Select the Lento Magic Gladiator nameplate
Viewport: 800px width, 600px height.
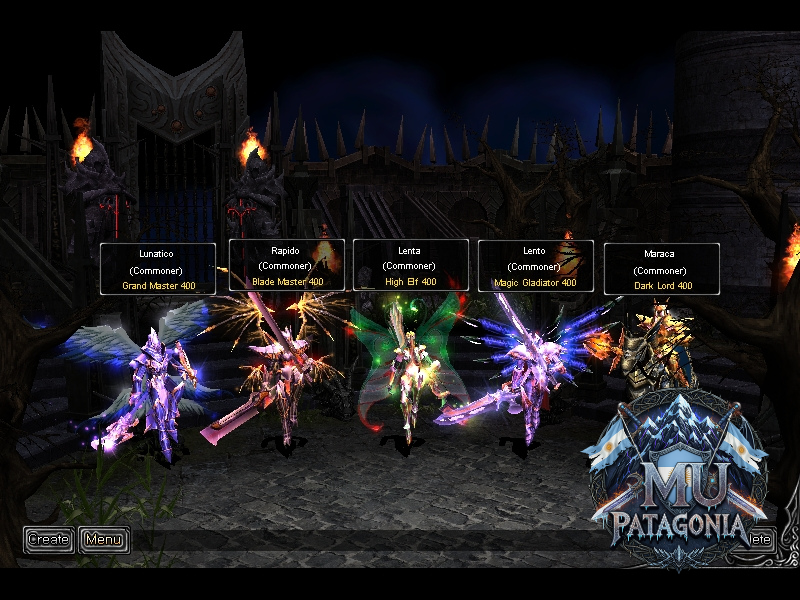(536, 267)
